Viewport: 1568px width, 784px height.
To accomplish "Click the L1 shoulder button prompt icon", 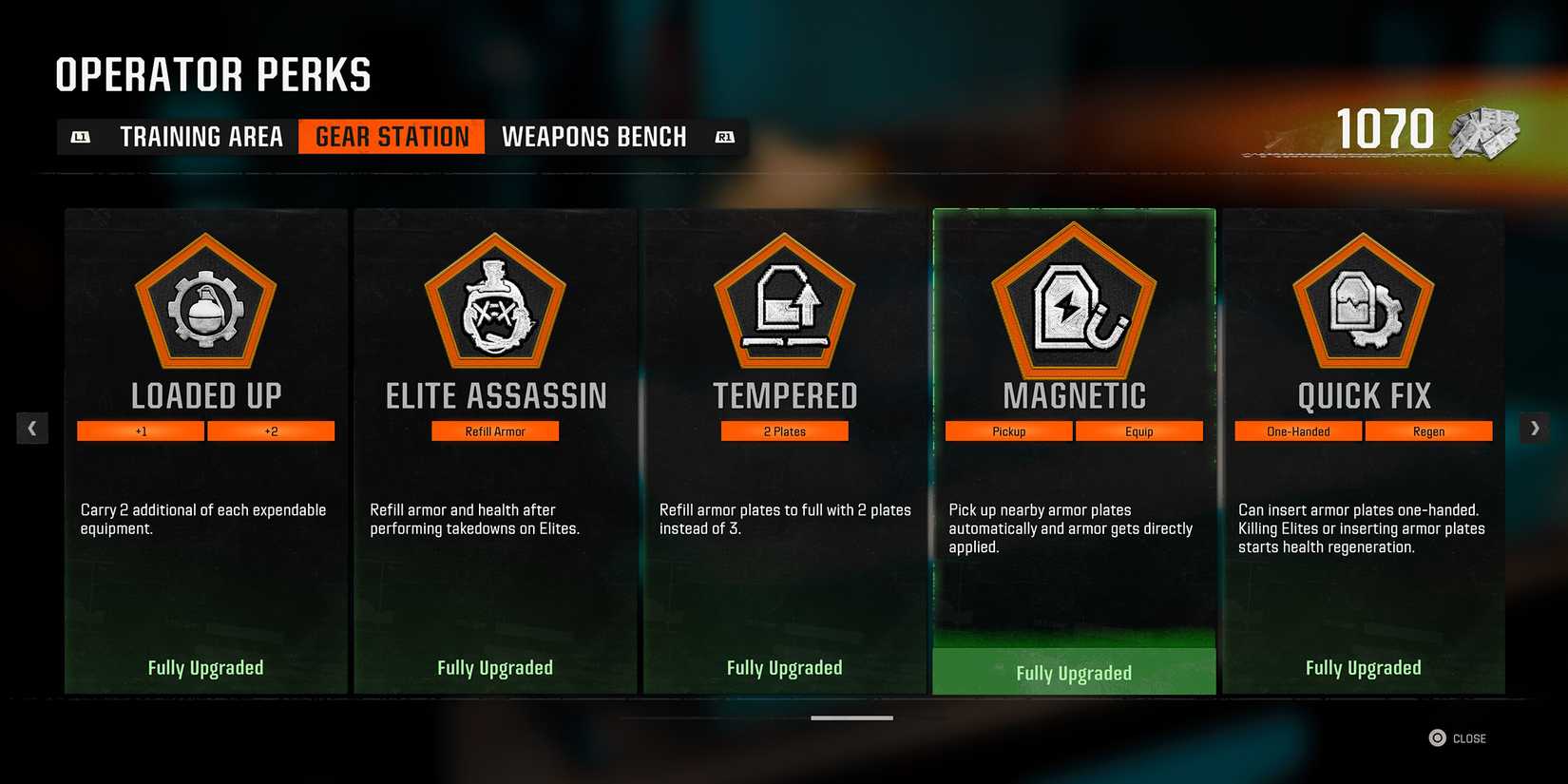I will (x=81, y=136).
